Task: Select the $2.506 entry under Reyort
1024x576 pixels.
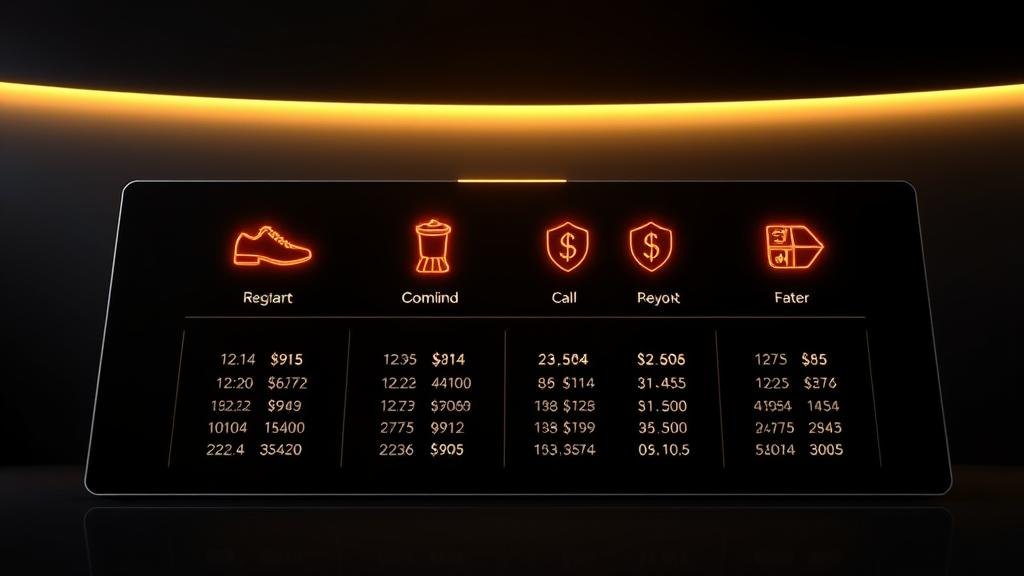Action: (660, 359)
